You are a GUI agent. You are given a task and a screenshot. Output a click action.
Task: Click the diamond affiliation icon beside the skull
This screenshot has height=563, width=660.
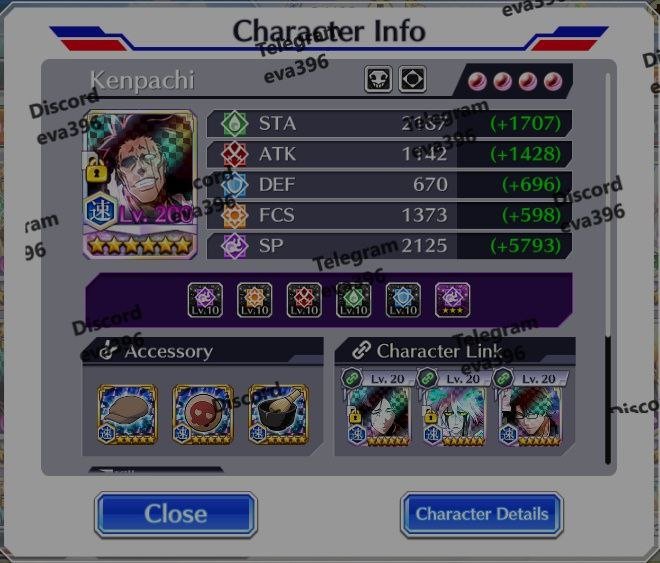(412, 79)
